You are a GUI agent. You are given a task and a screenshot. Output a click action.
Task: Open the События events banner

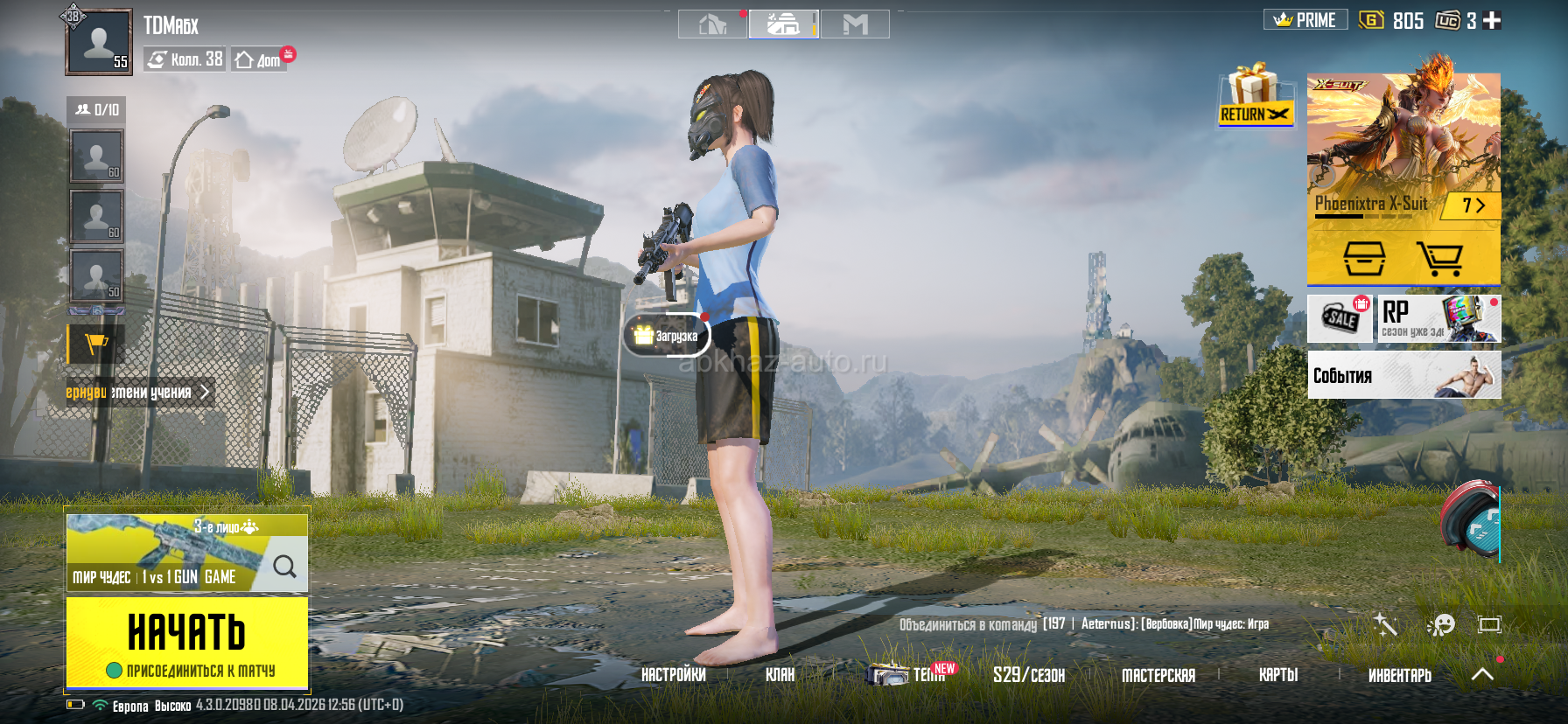[x=1403, y=375]
